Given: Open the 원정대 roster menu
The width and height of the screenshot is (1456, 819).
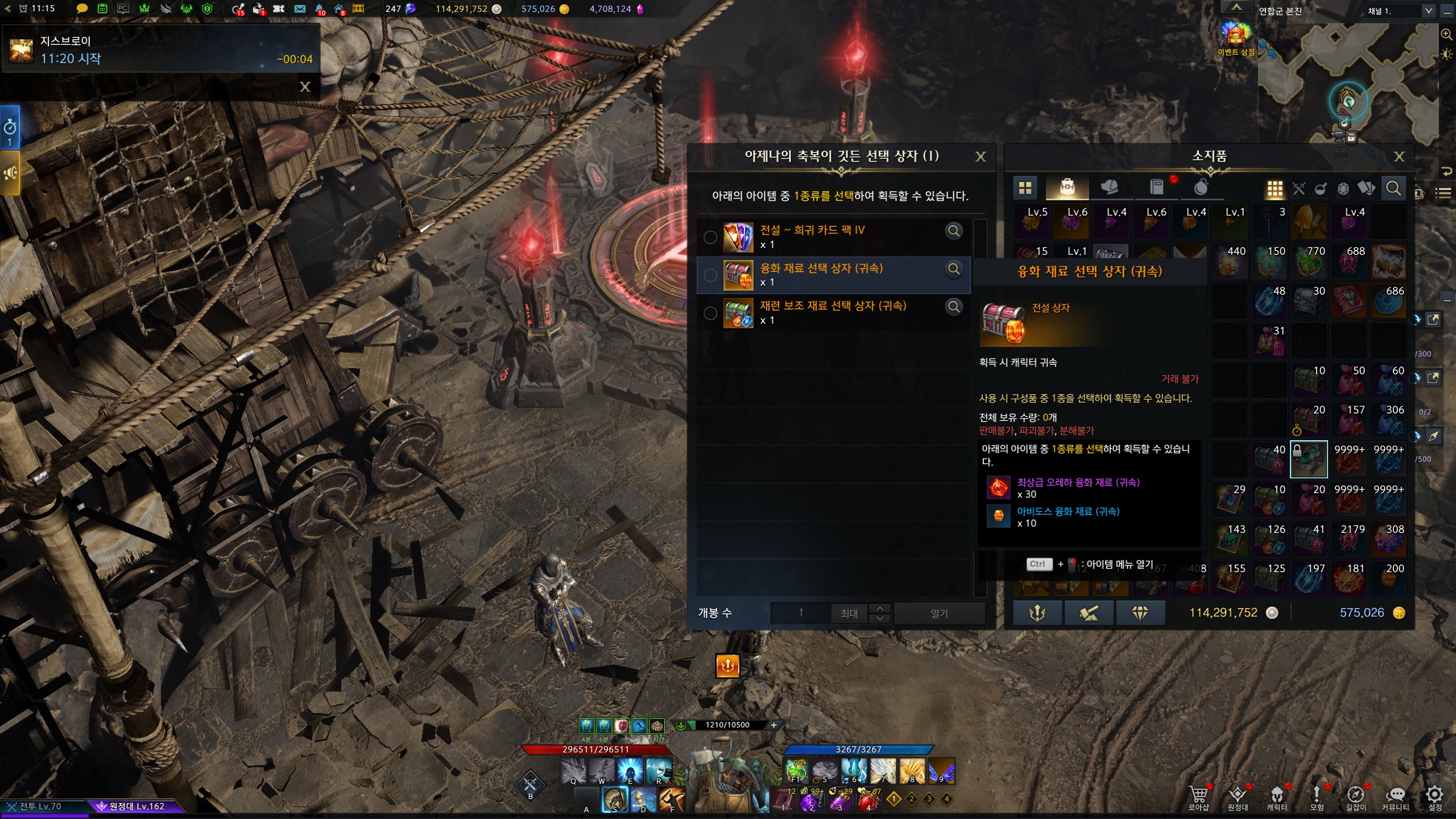Looking at the screenshot, I should tap(1238, 797).
